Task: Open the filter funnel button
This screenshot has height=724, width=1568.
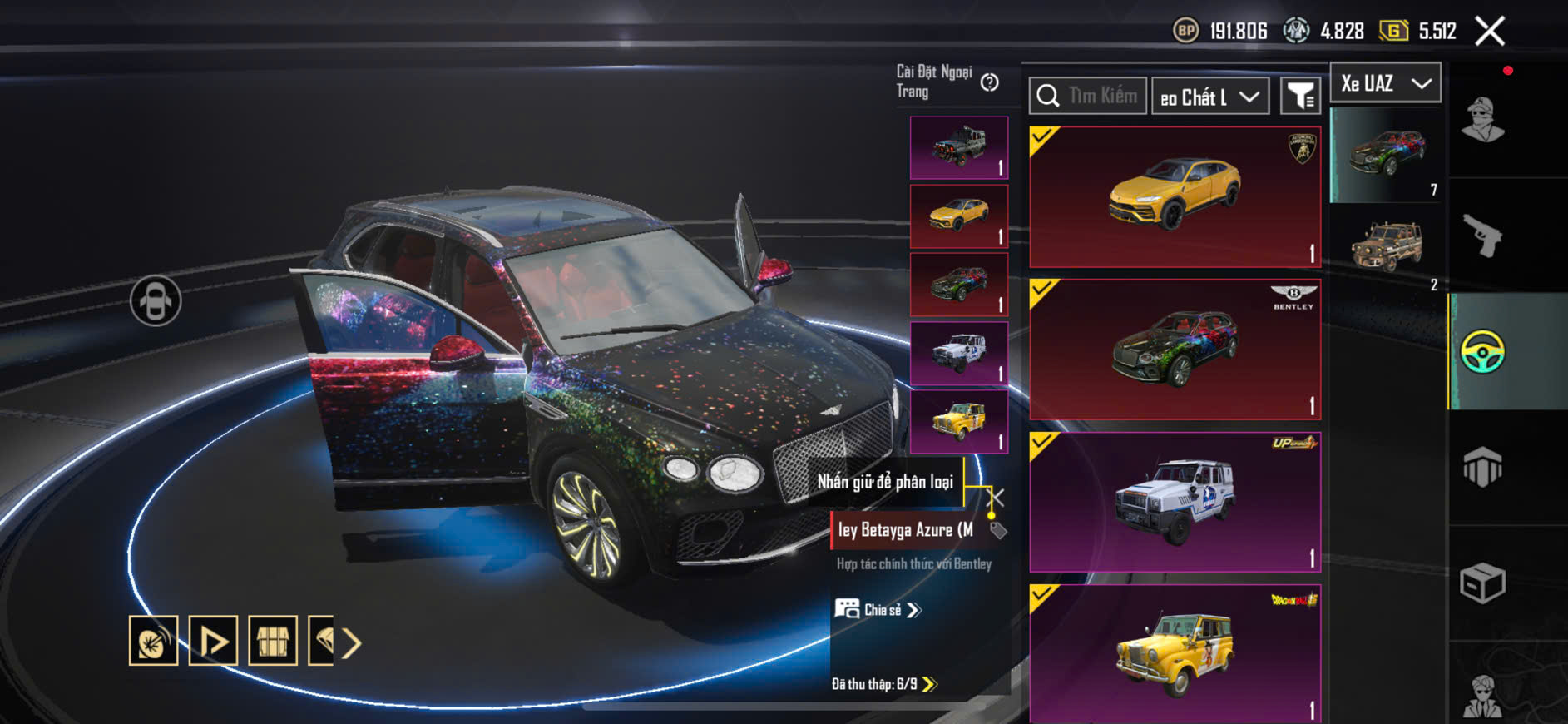Action: (1299, 97)
